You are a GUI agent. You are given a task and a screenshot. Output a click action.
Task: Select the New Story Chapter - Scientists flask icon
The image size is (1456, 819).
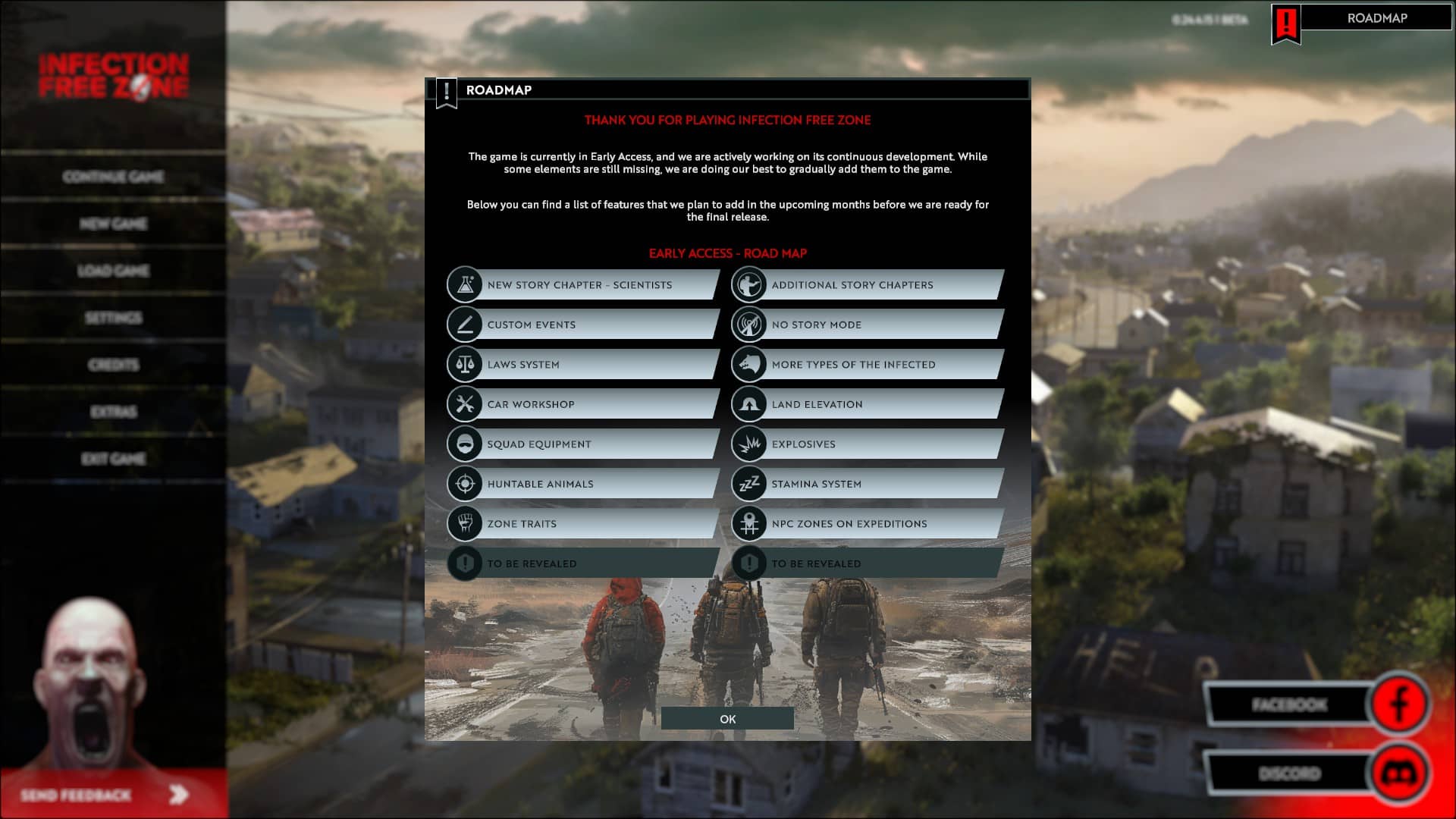click(465, 284)
